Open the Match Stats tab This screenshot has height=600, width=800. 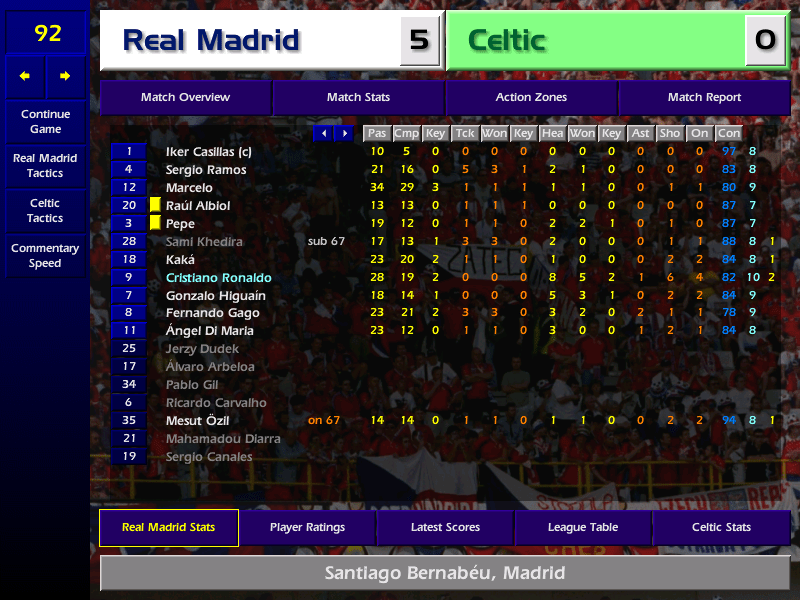pos(358,98)
